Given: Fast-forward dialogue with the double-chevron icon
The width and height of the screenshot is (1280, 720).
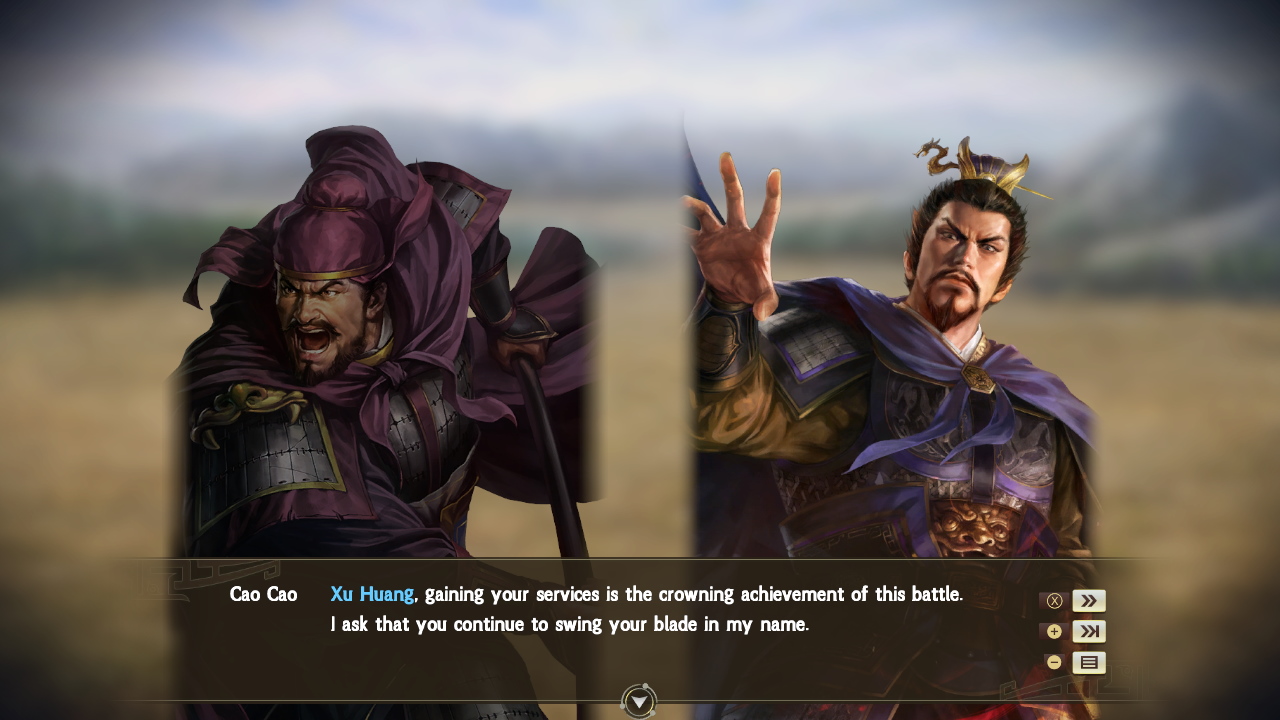Looking at the screenshot, I should (x=1088, y=600).
